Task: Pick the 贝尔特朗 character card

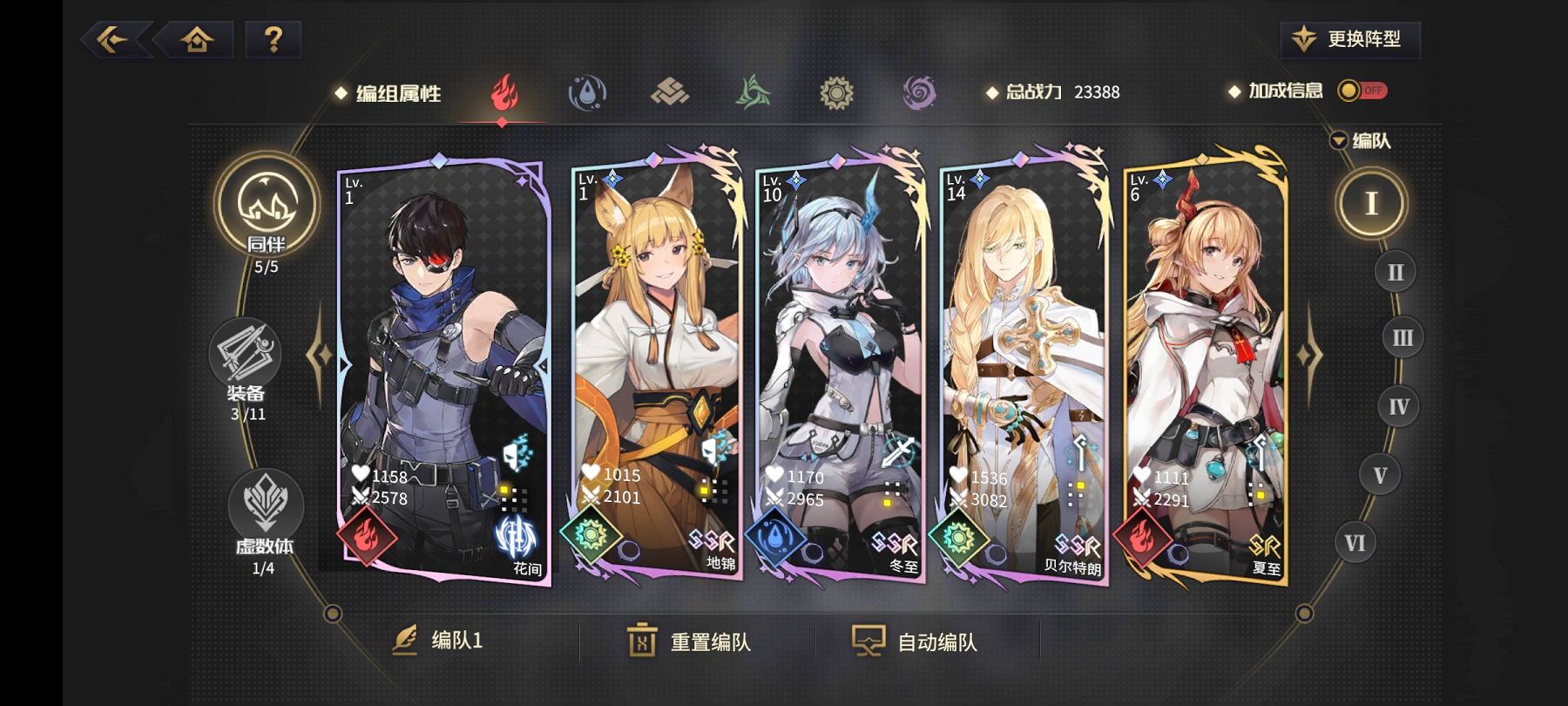Action: click(x=1024, y=366)
